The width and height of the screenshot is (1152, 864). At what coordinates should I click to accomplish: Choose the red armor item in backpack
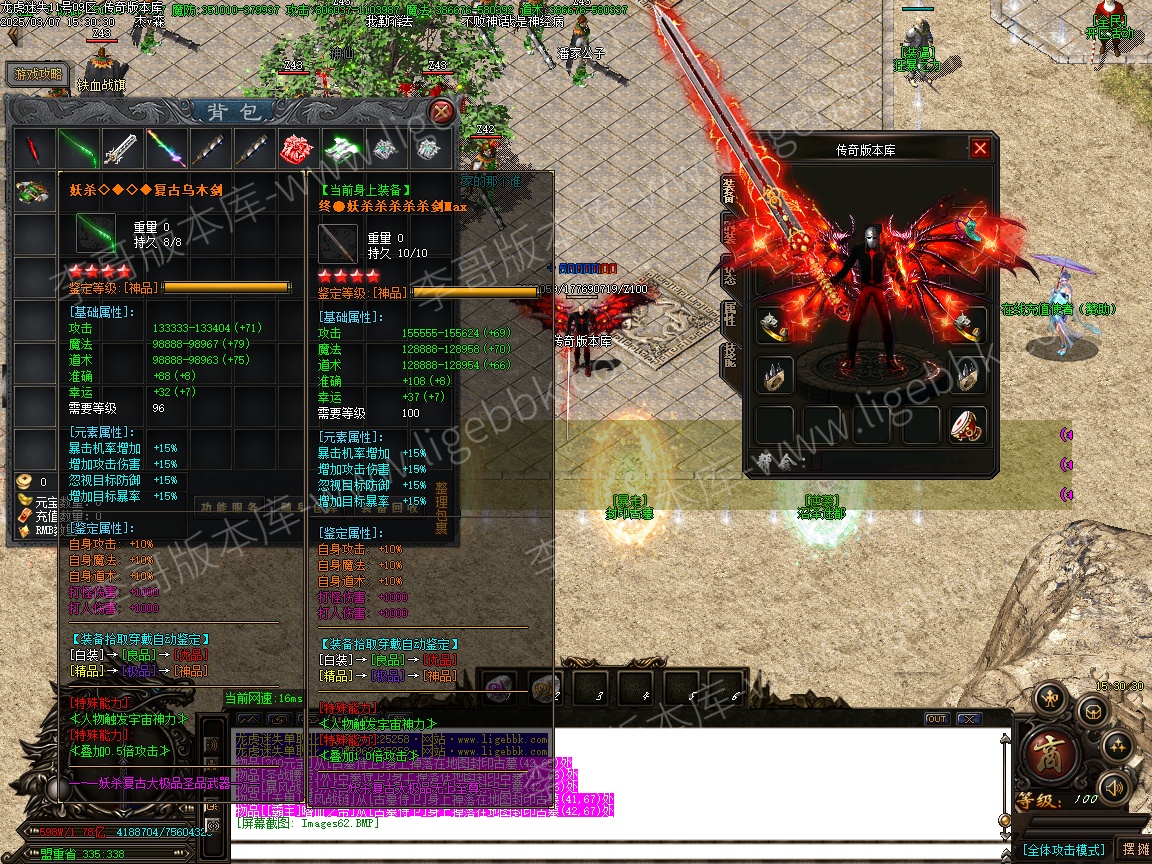[298, 149]
